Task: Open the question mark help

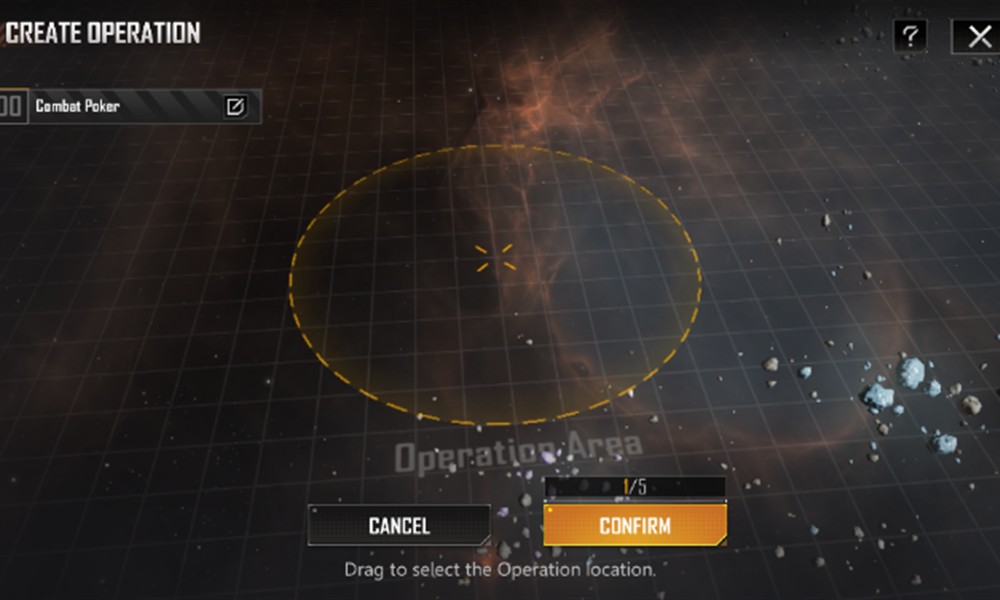Action: coord(909,37)
